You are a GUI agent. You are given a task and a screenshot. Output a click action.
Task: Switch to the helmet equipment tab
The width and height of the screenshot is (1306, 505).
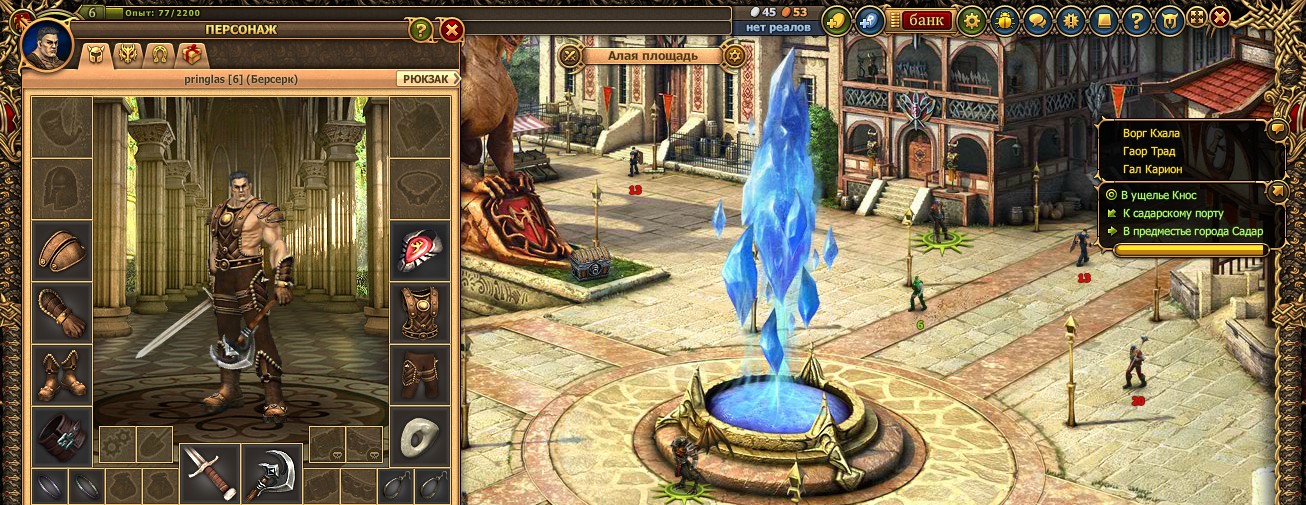click(97, 55)
